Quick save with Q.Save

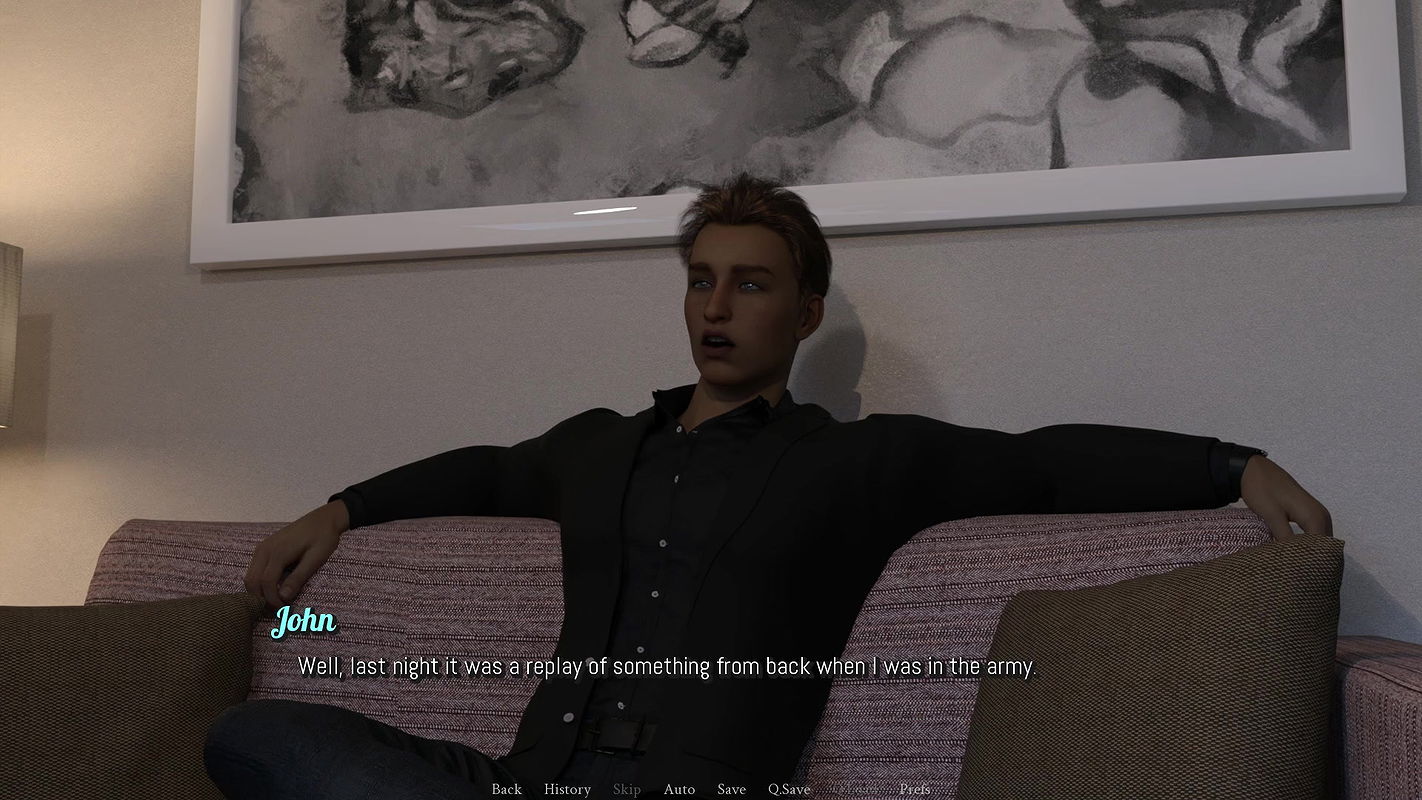[789, 789]
